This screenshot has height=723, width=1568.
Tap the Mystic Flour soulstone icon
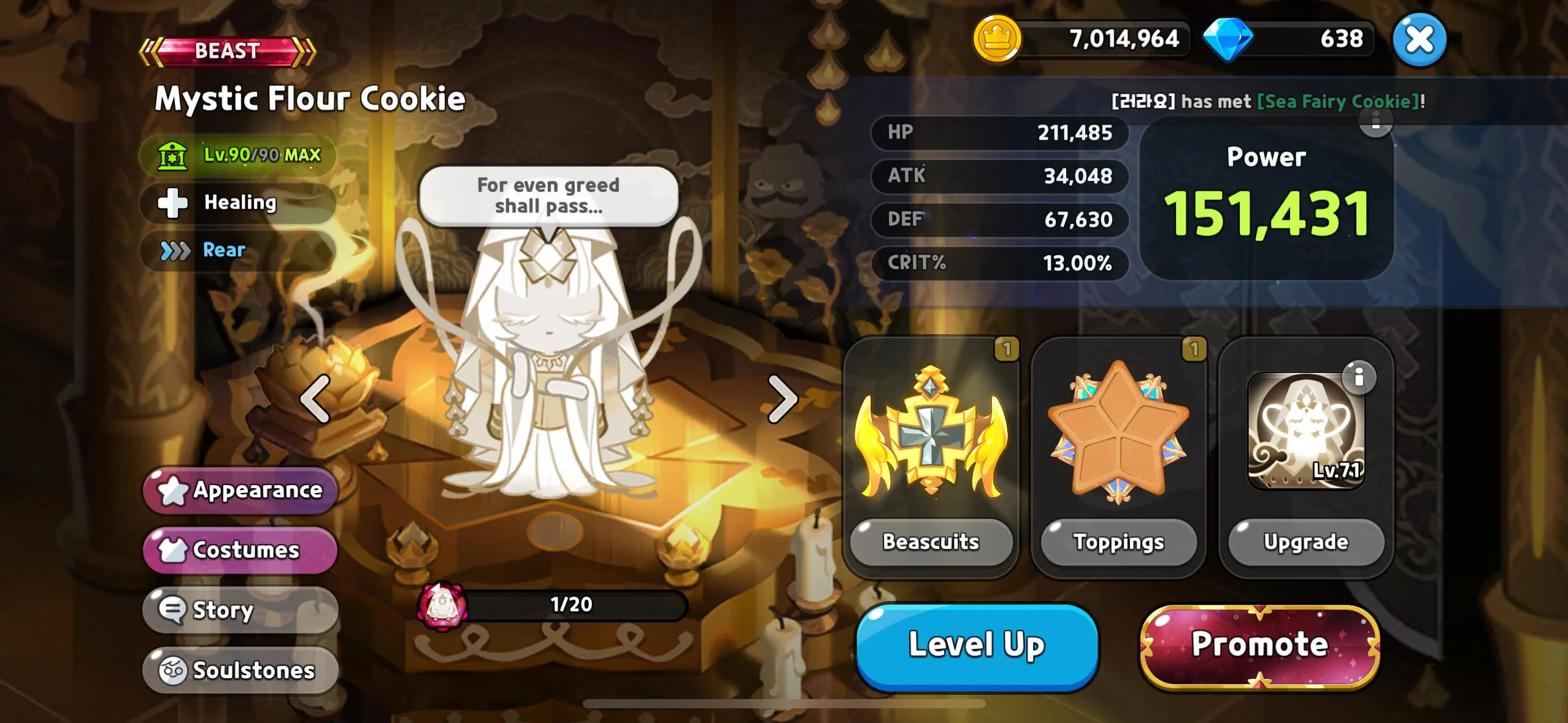click(x=441, y=606)
